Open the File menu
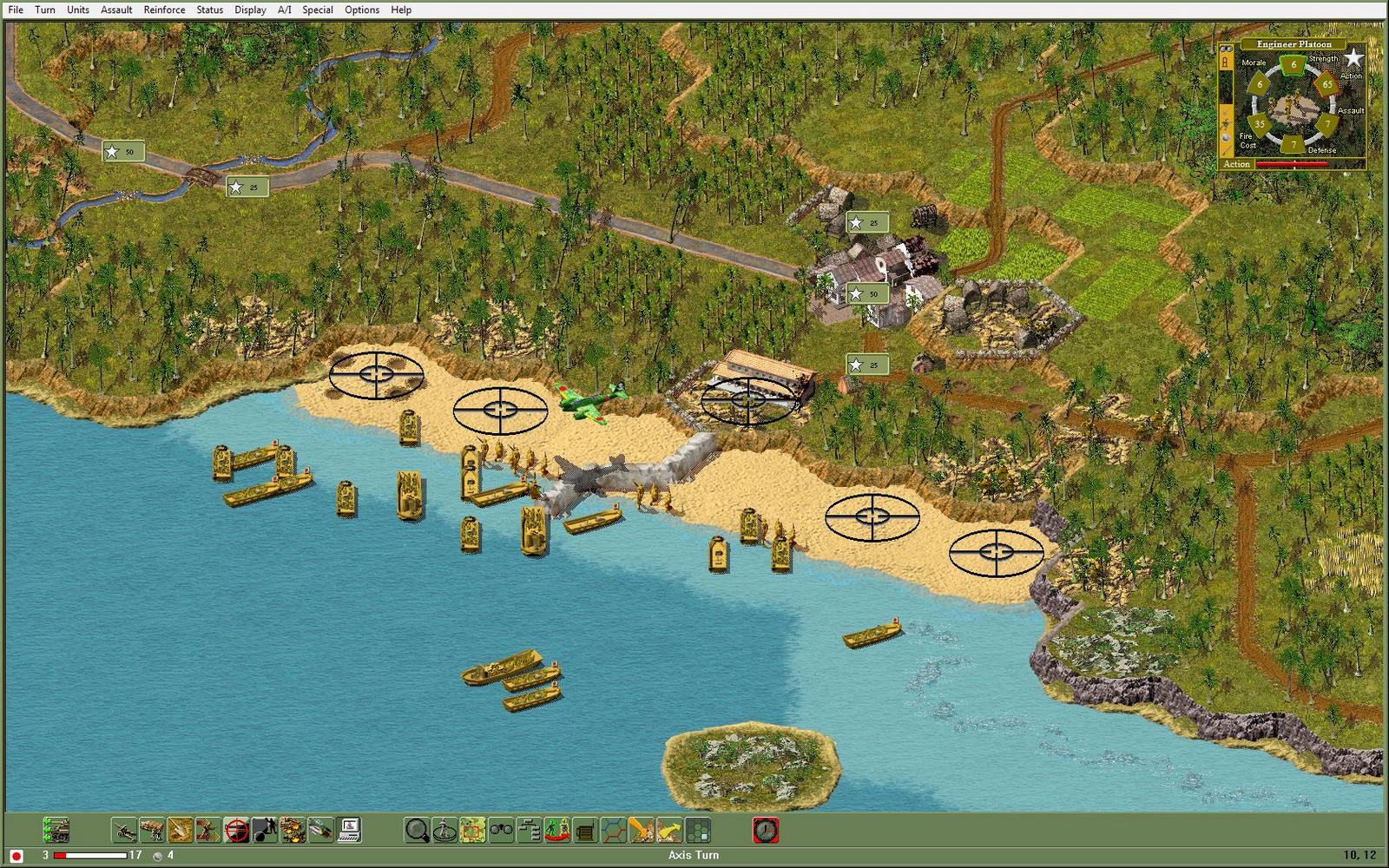1389x868 pixels. 16,10
